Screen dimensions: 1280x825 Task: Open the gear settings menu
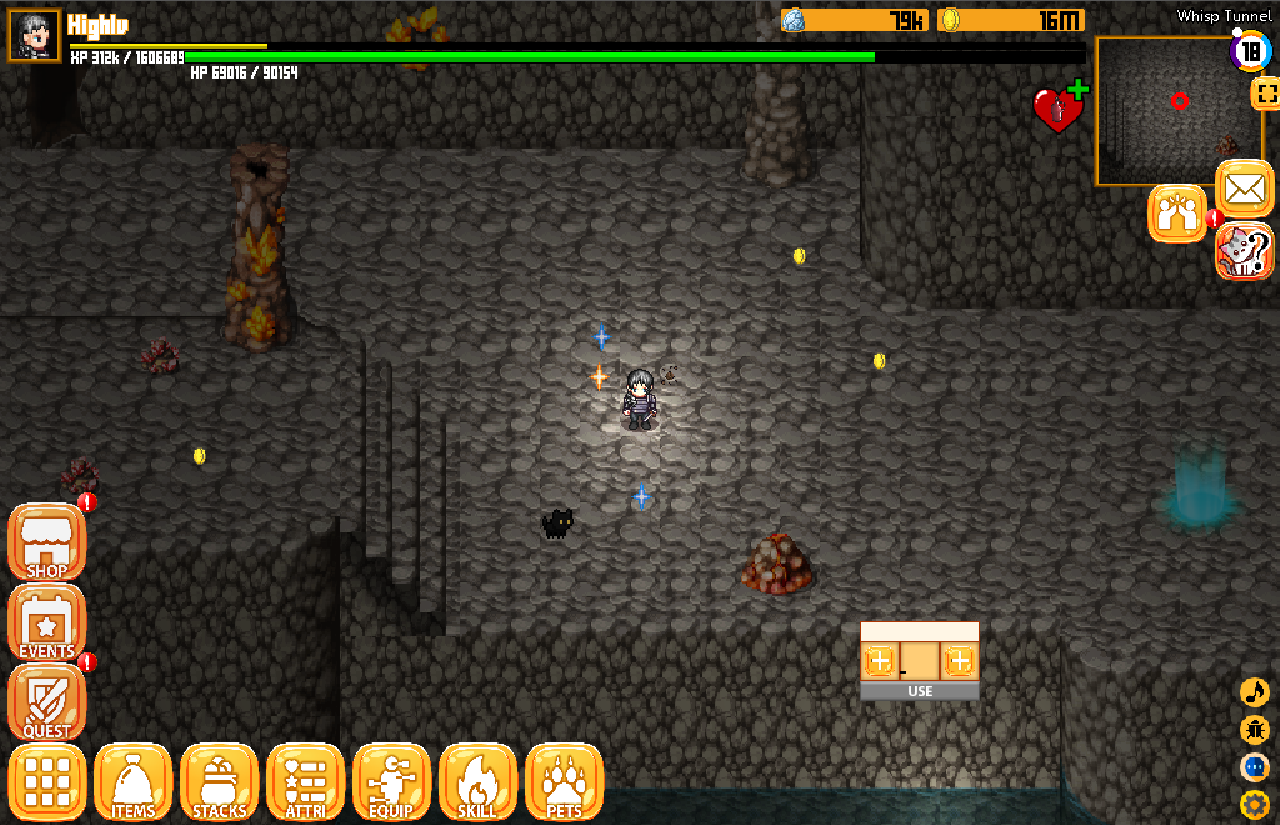(x=1254, y=803)
